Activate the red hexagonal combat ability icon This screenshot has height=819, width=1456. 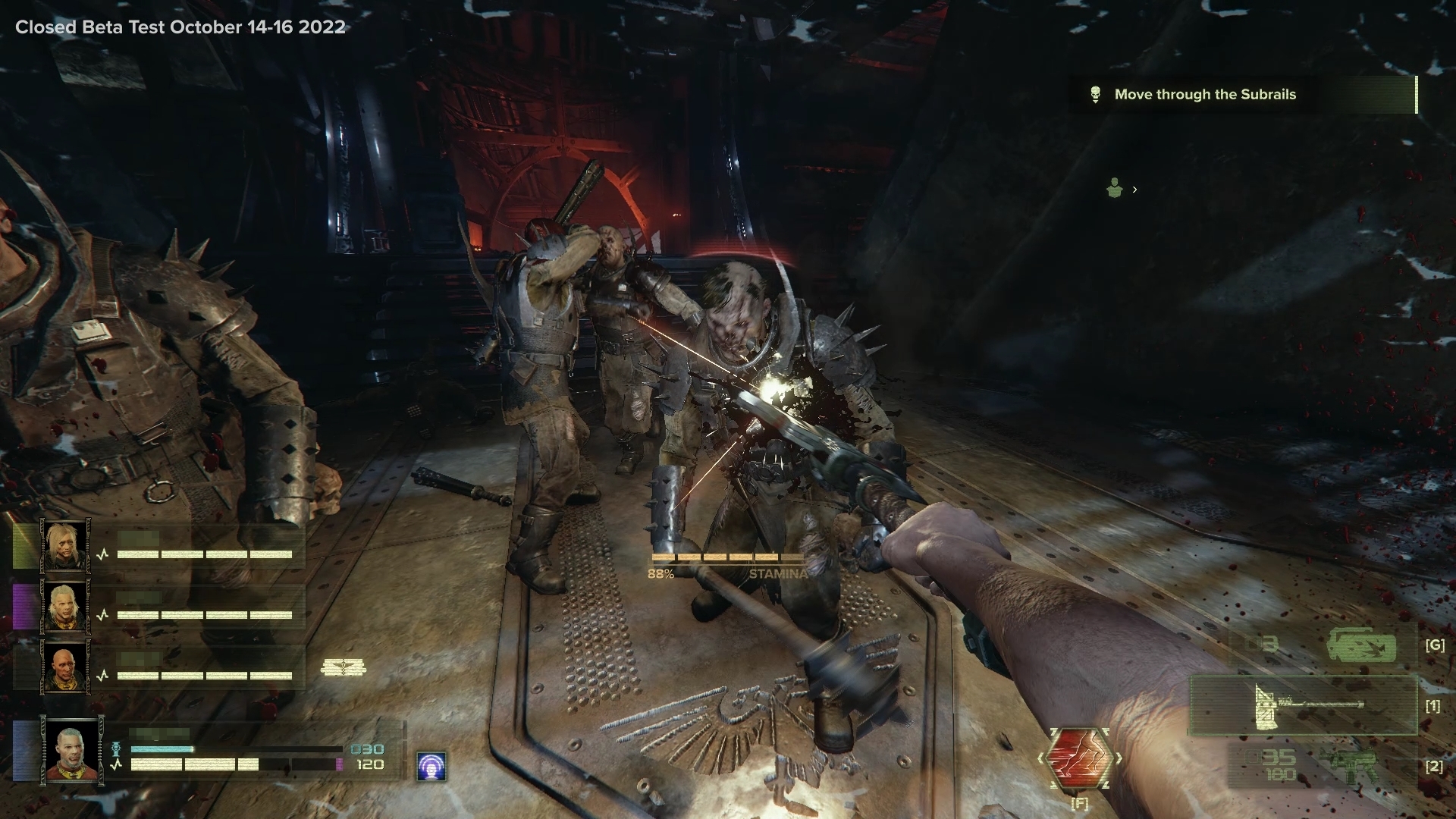tap(1078, 759)
